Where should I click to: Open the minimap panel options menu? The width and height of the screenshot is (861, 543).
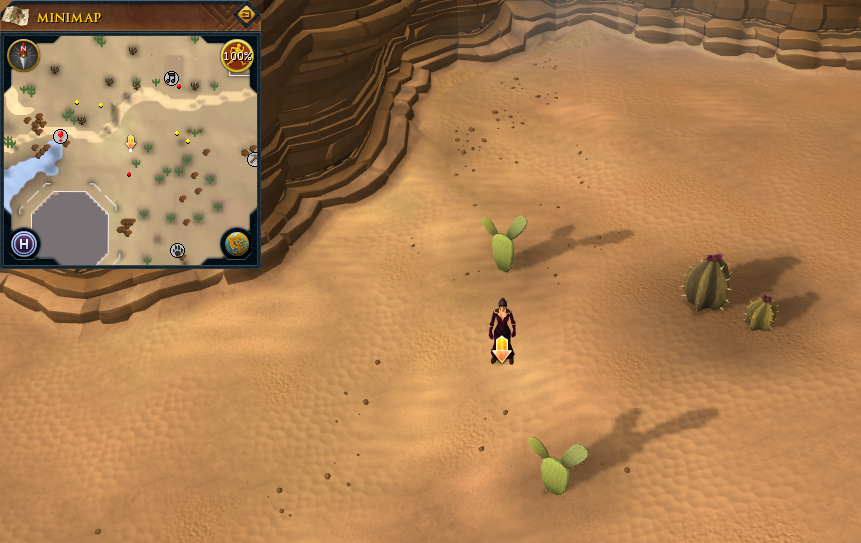coord(246,15)
